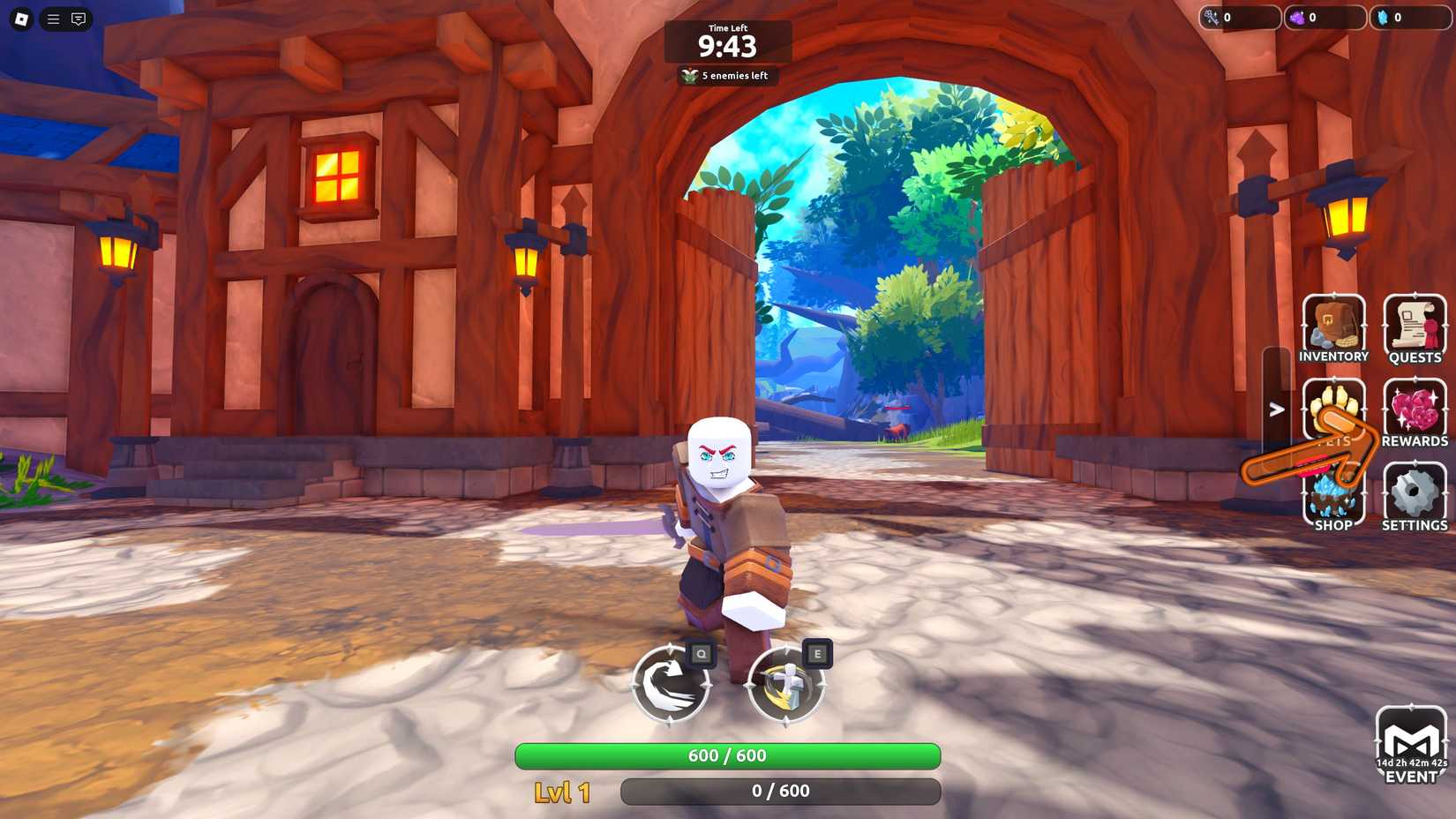Click the purple gem currency counter
This screenshot has width=1456, height=819.
tap(1325, 17)
